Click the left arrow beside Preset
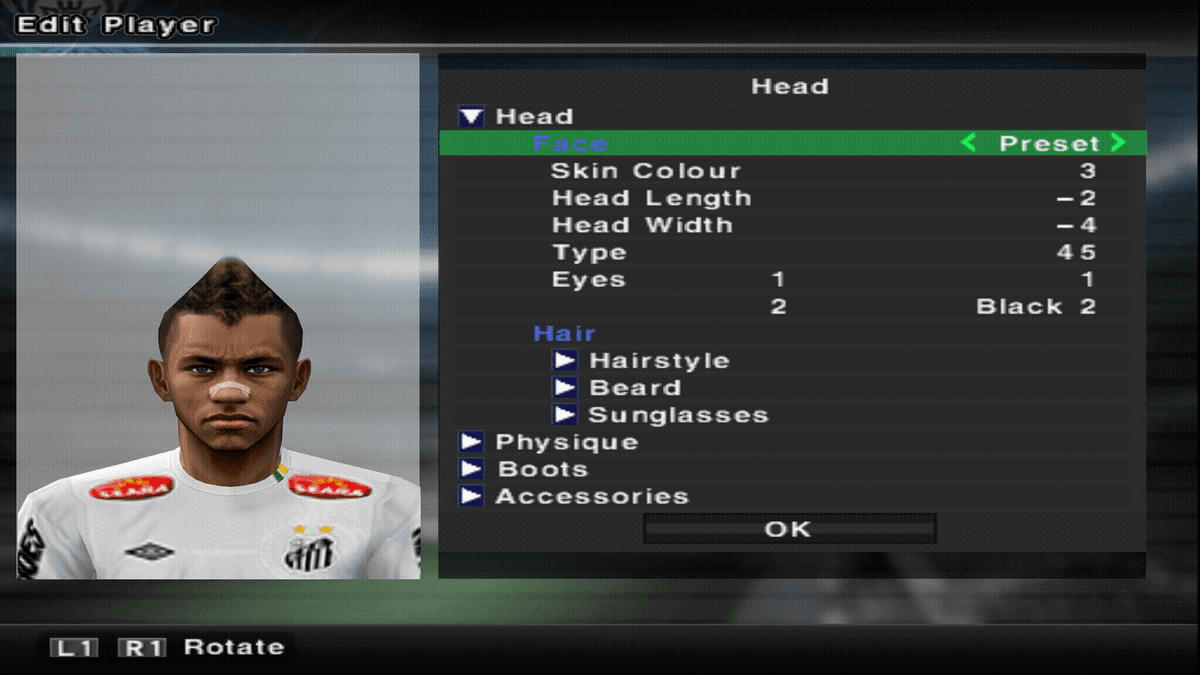The image size is (1200, 675). pos(968,144)
